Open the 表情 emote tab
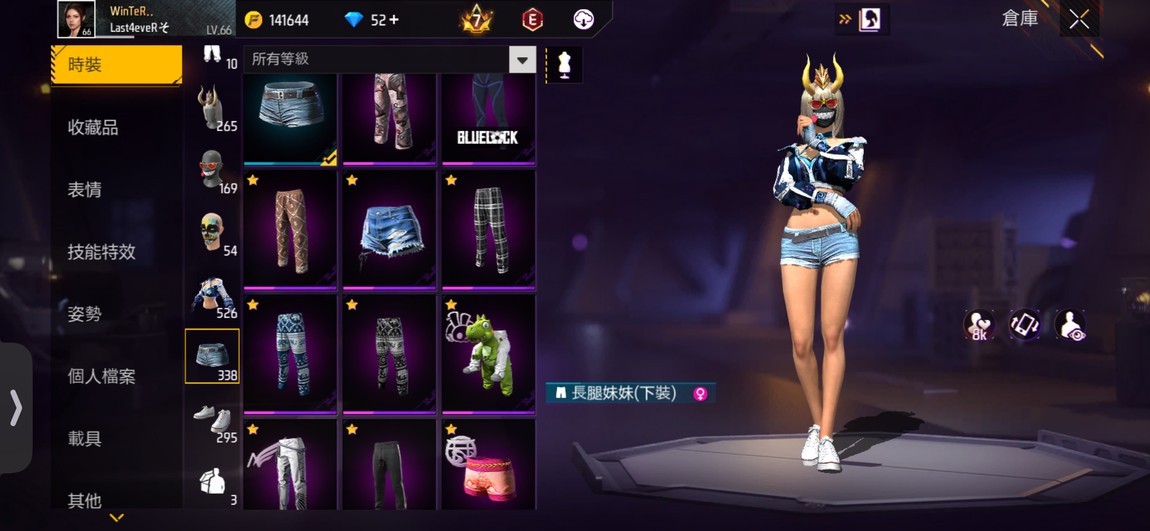 pyautogui.click(x=84, y=189)
